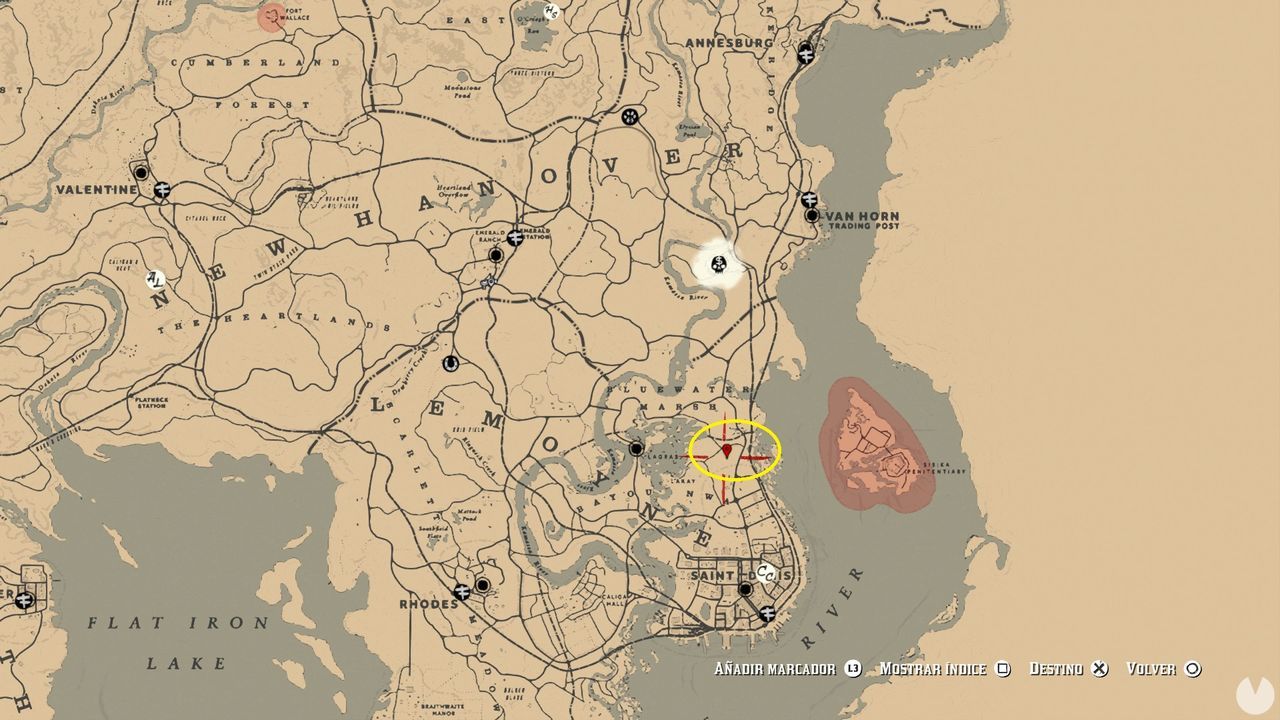Click the town dot icon at Annesburg
The width and height of the screenshot is (1280, 720).
click(x=806, y=55)
